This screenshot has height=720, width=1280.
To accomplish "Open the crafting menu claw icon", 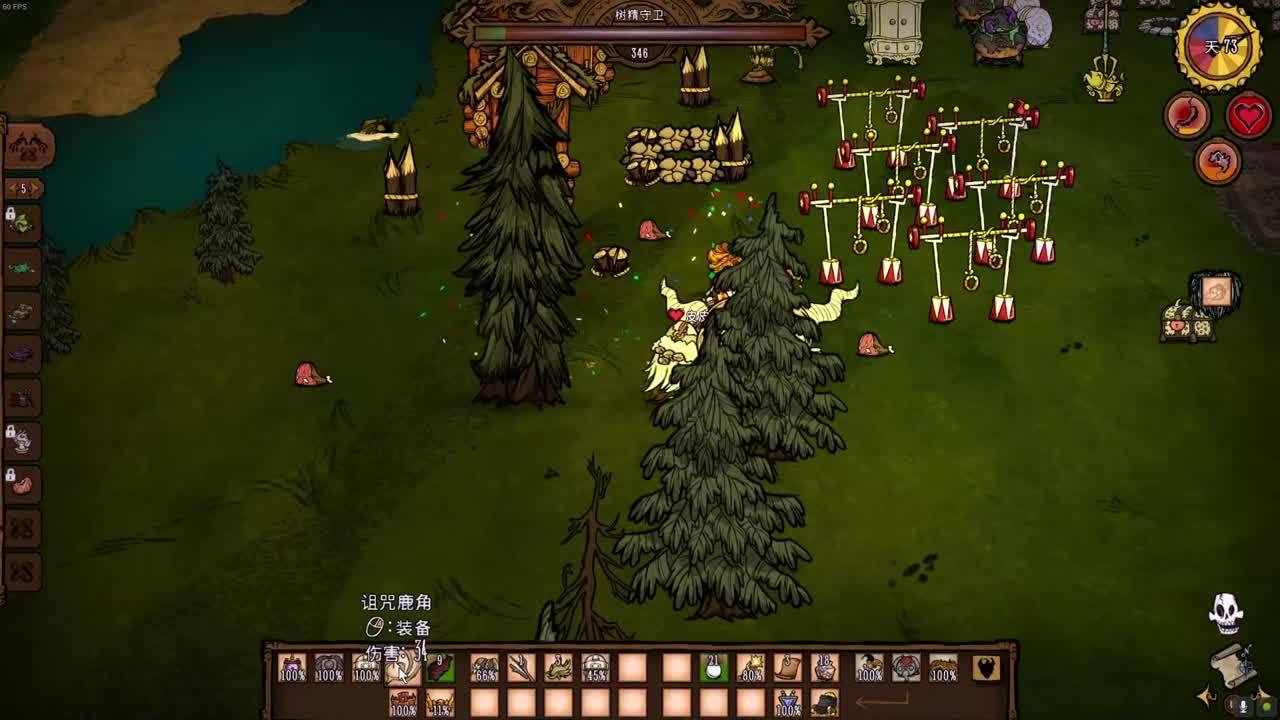I will [x=29, y=148].
